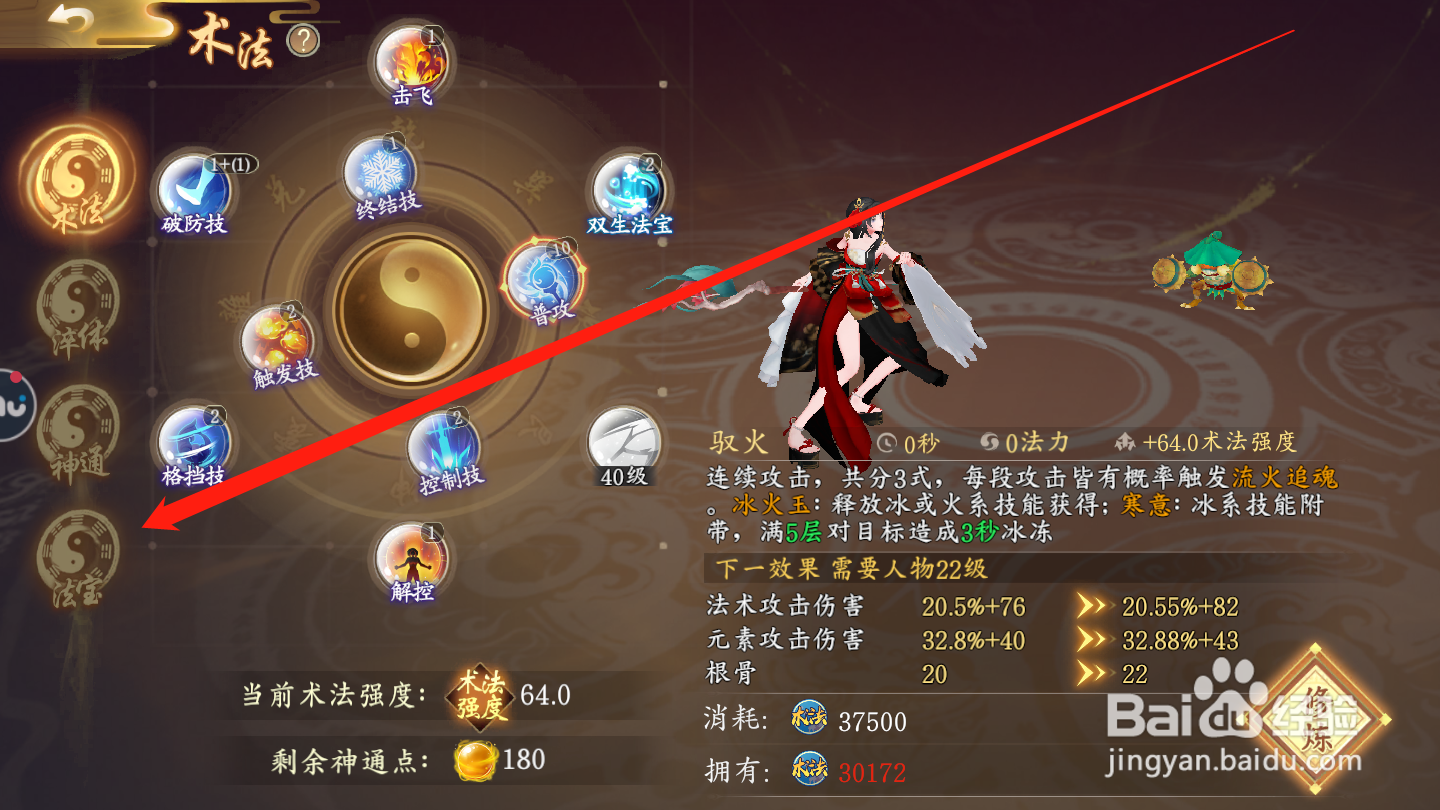Open the 终结技 snowflake skill icon
The image size is (1440, 810).
click(377, 176)
